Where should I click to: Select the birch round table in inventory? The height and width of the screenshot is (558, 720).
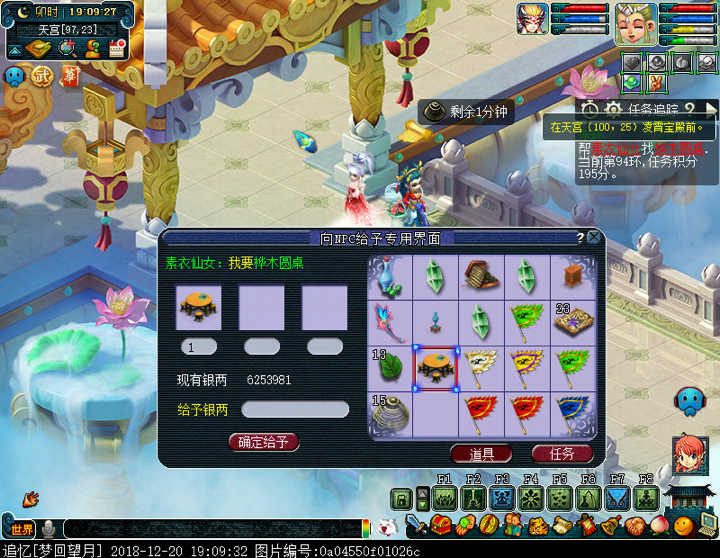click(436, 368)
